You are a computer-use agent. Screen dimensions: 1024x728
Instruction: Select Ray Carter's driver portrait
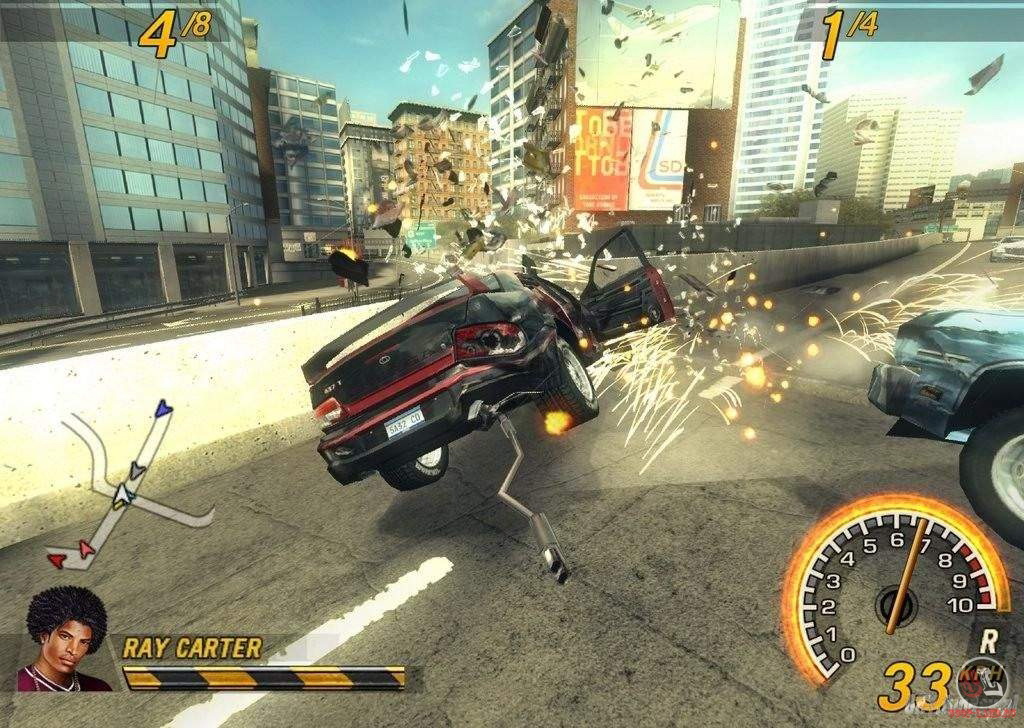(x=66, y=641)
